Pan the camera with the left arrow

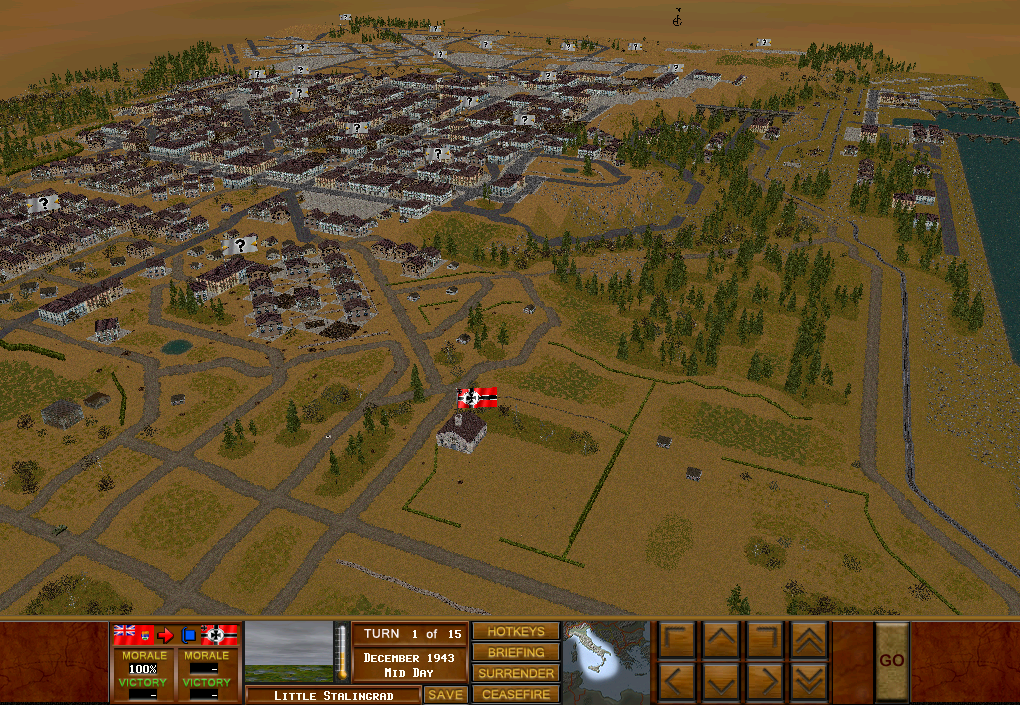(x=677, y=683)
